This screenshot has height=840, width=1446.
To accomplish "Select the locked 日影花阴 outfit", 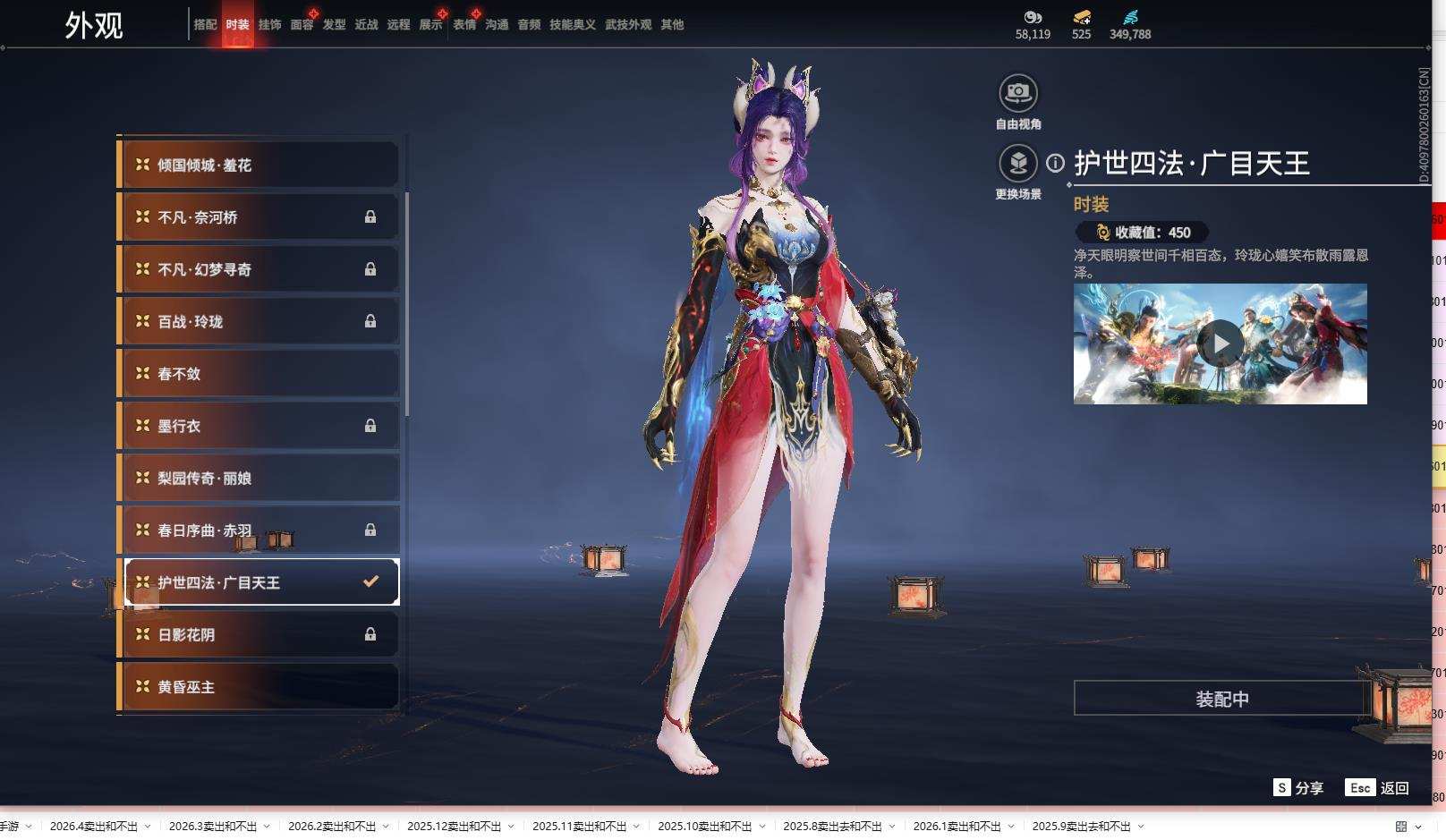I will 259,635.
